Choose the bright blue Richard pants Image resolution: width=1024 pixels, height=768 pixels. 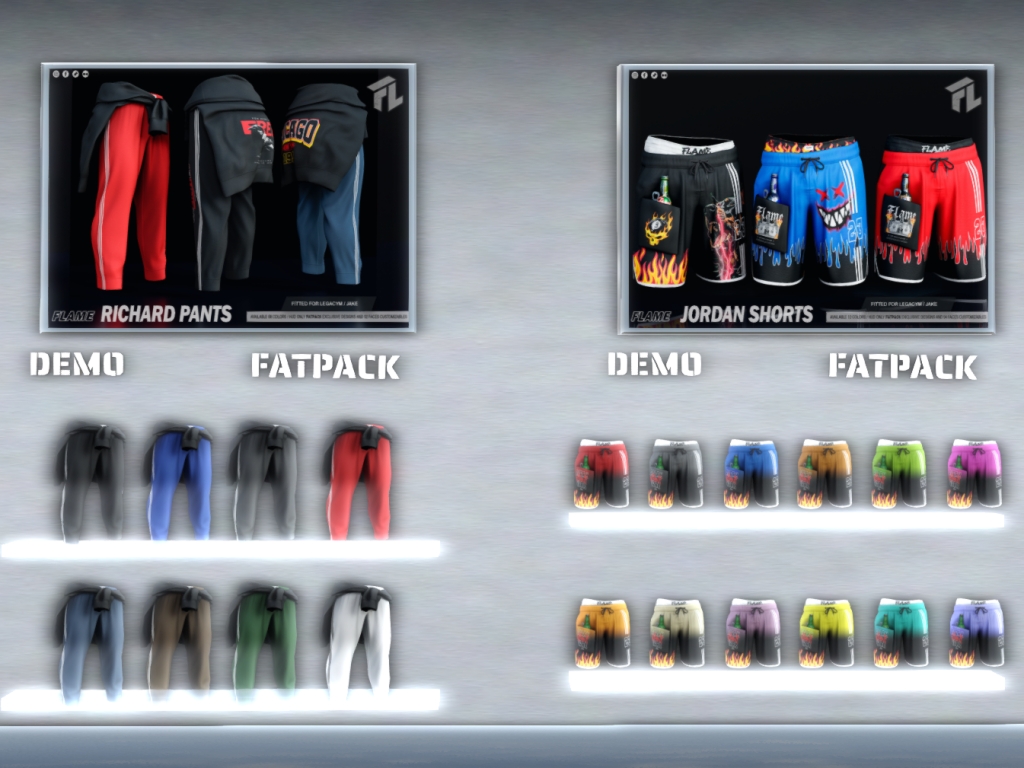pos(180,482)
